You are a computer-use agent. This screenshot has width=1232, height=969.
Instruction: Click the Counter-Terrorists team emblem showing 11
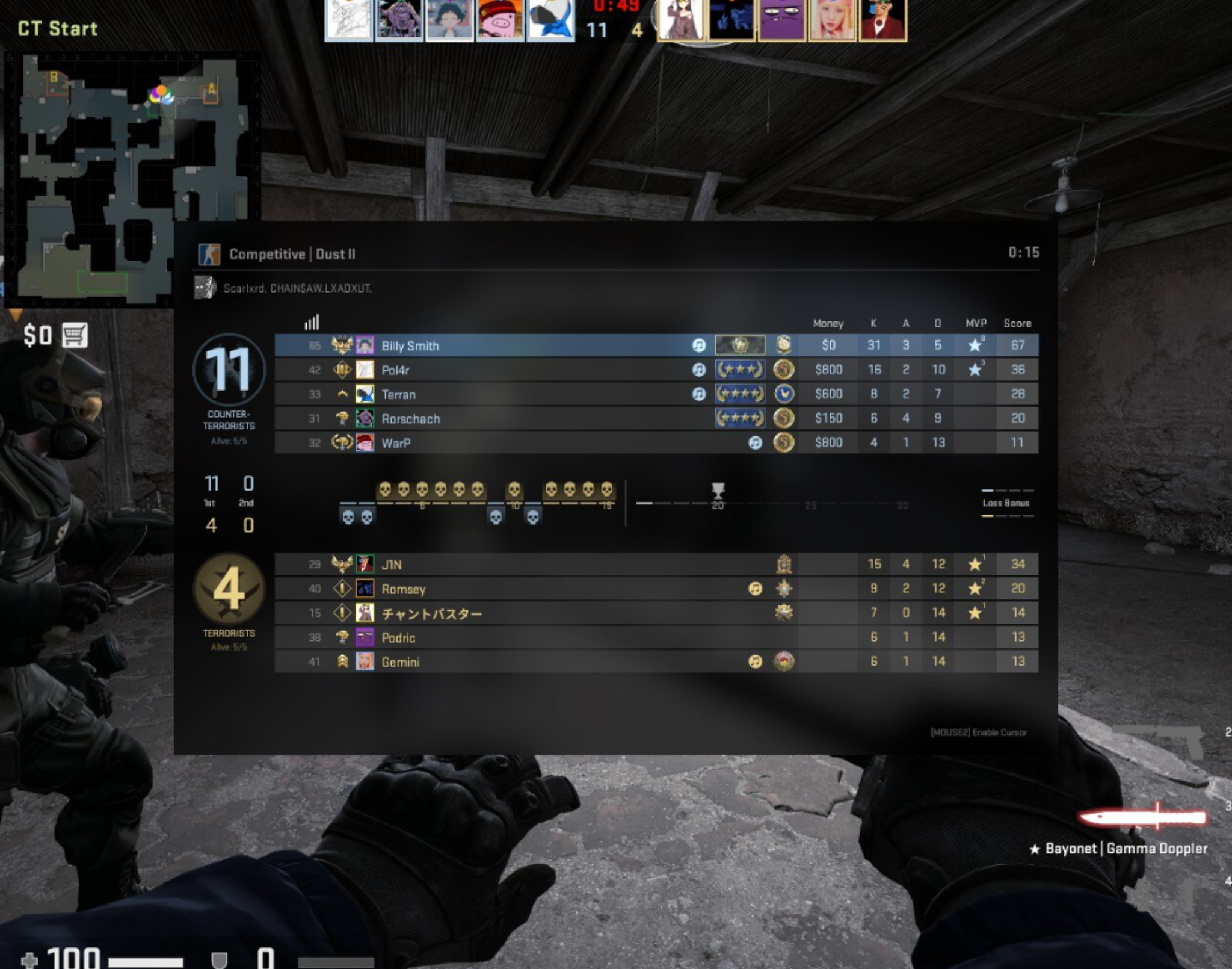click(229, 371)
